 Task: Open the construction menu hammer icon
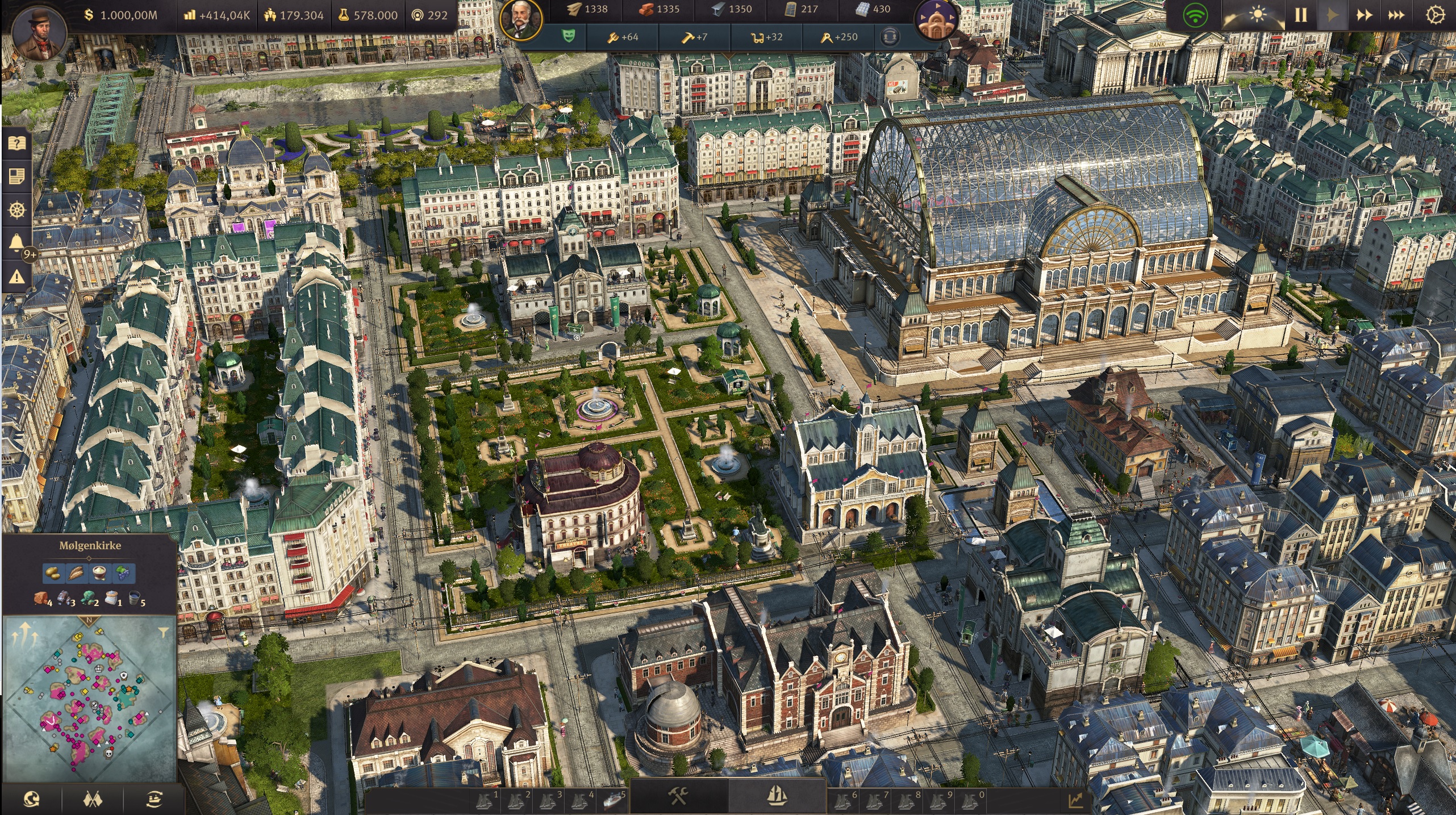coord(679,796)
